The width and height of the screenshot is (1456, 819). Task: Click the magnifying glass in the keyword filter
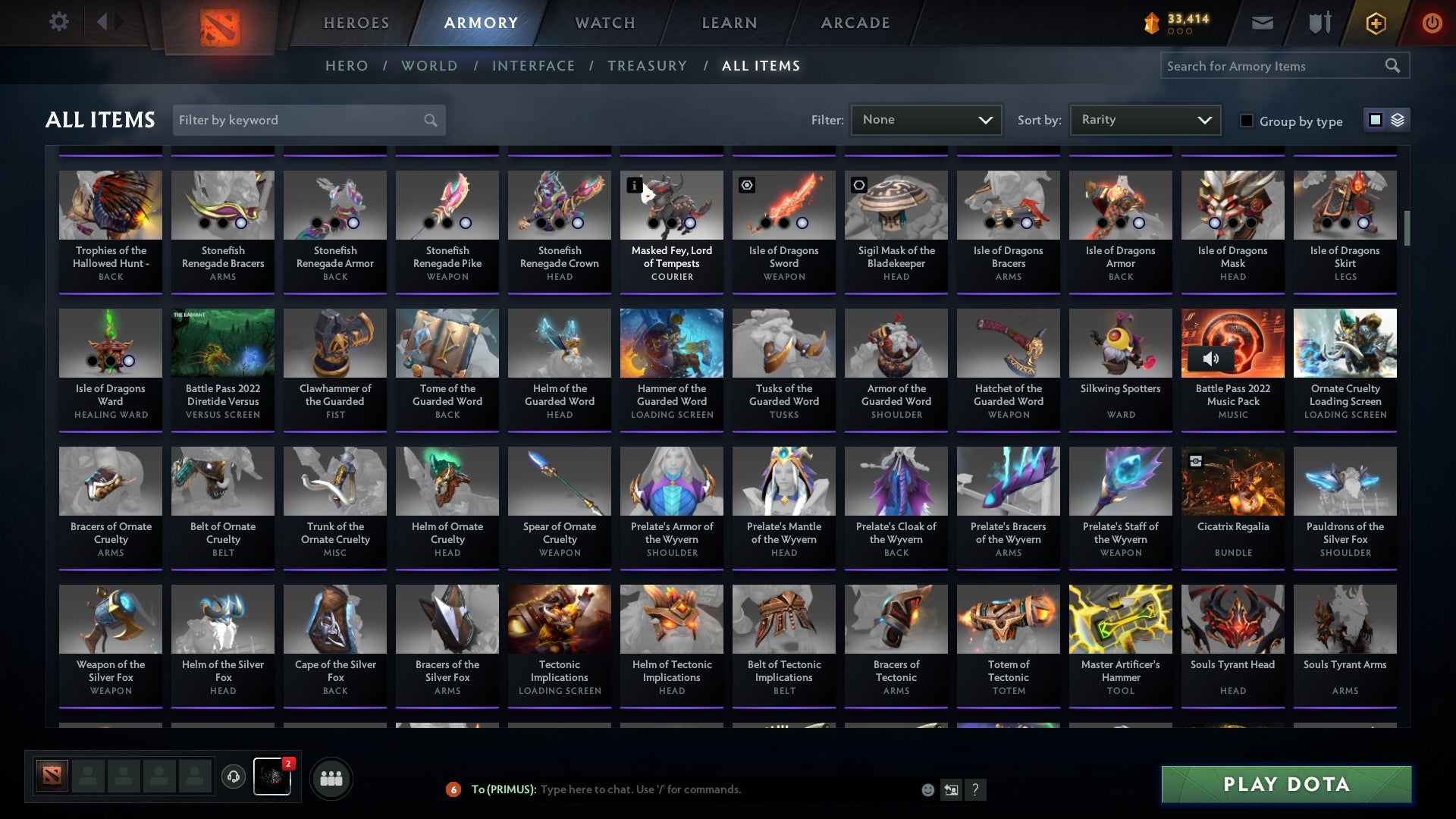pos(429,120)
